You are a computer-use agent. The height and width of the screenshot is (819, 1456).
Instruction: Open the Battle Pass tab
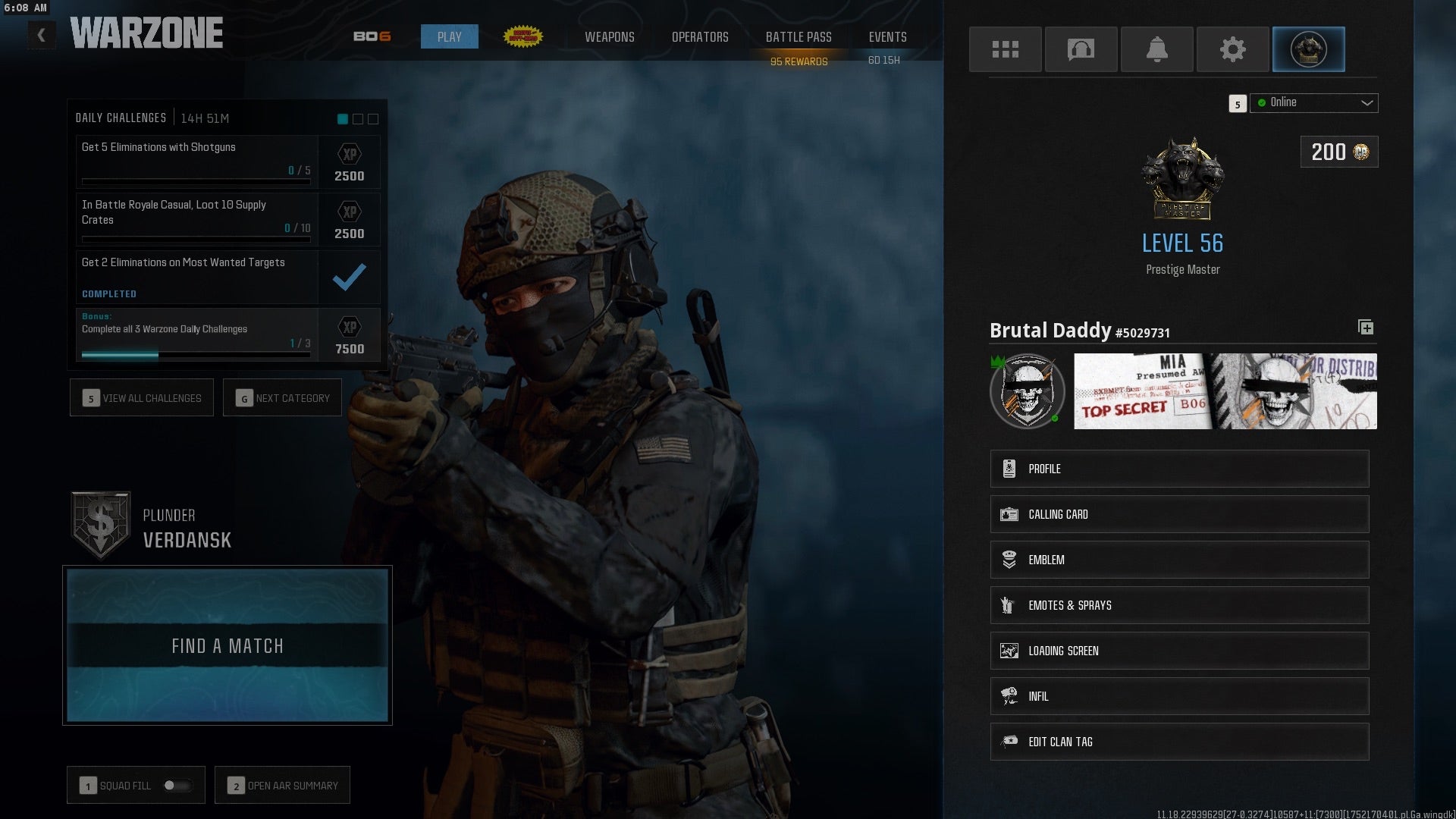[799, 37]
